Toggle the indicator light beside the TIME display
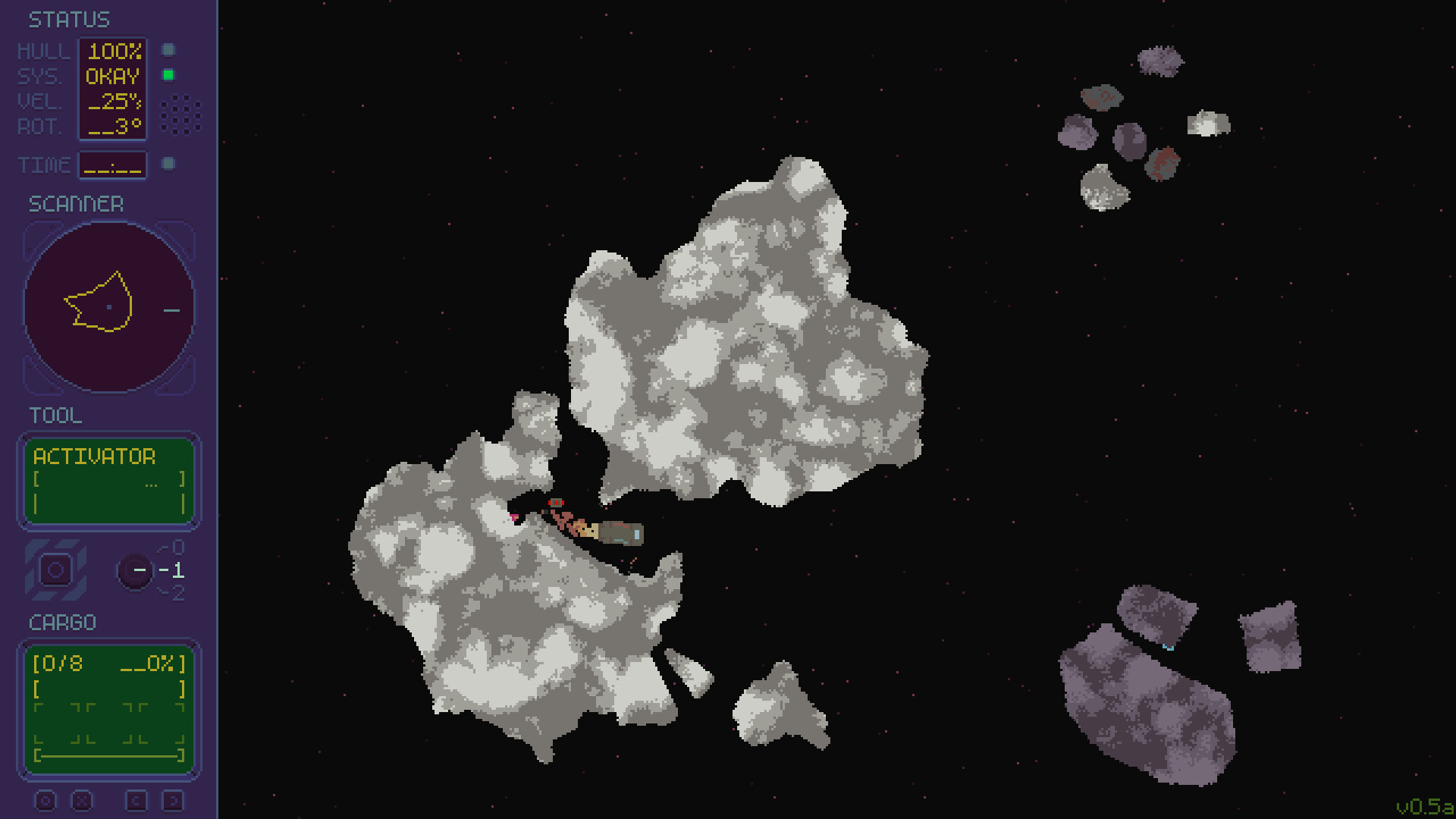The image size is (1456, 819). coord(168,163)
